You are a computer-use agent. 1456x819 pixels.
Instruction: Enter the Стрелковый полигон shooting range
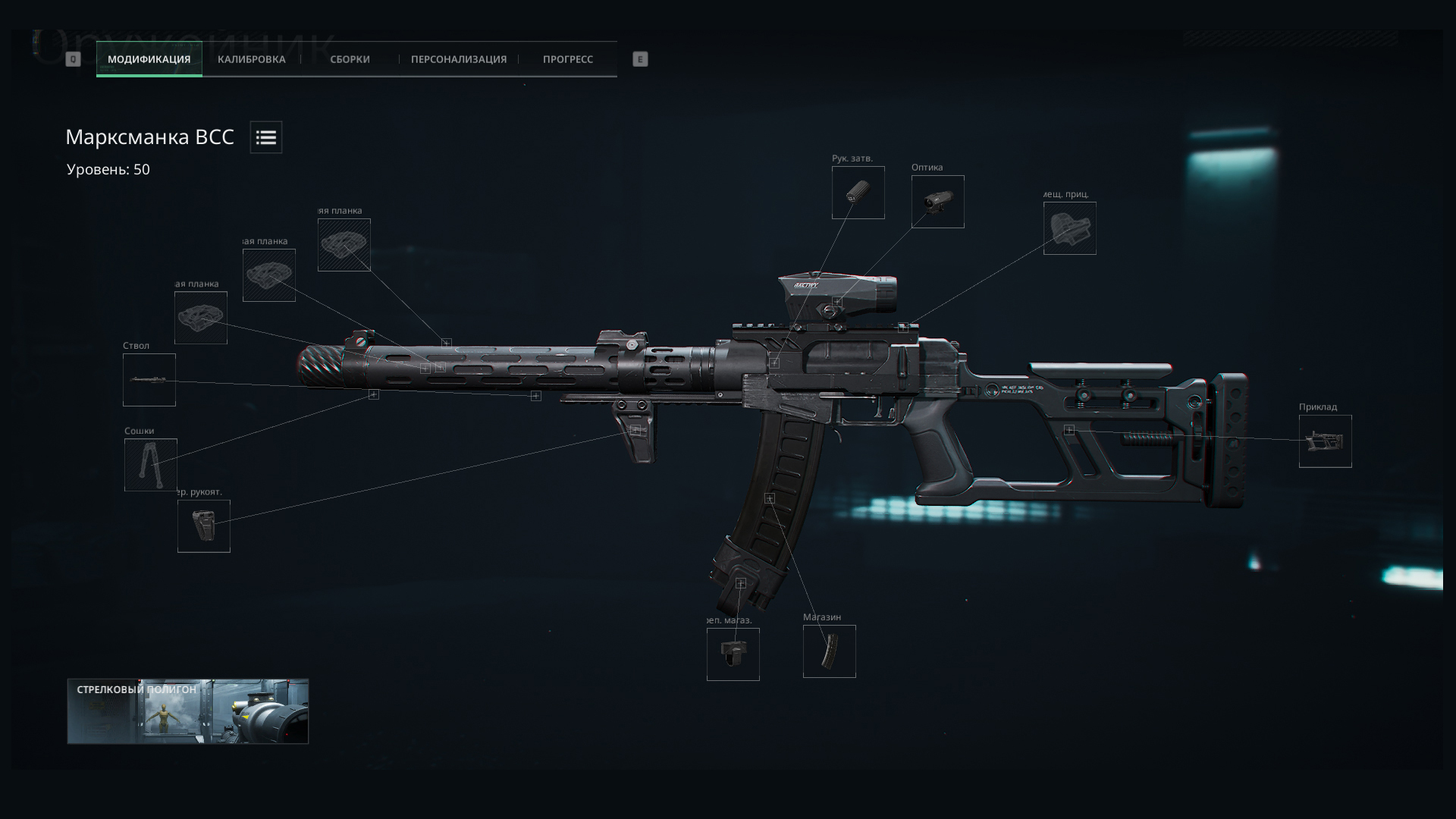pos(188,711)
